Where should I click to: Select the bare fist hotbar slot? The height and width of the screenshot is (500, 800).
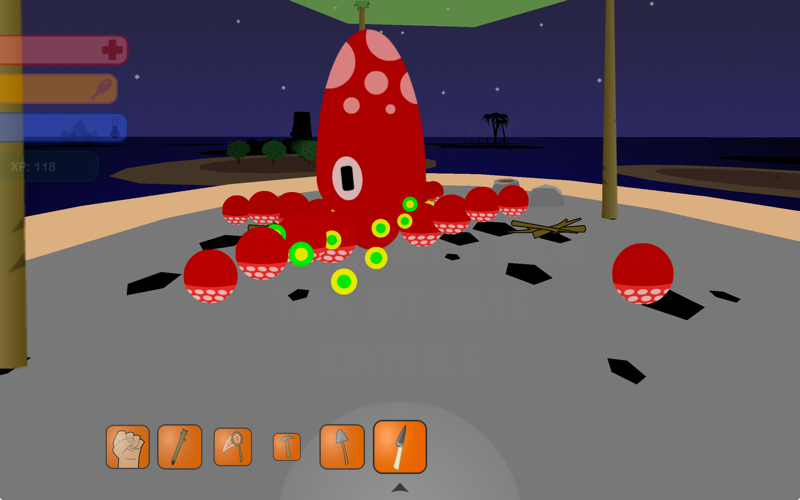pos(128,447)
